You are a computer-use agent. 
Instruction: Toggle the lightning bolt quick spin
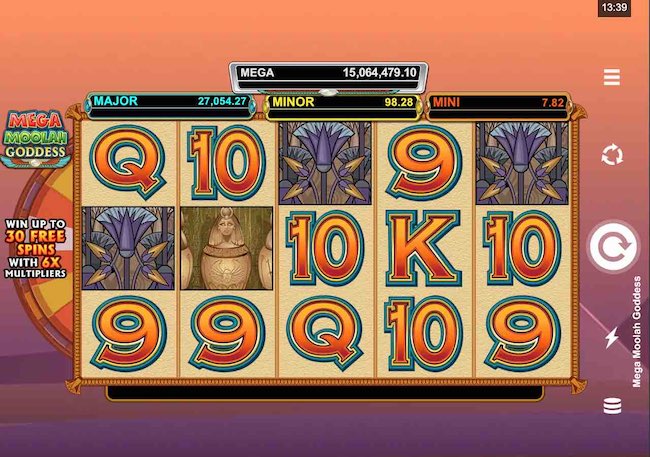click(x=612, y=337)
